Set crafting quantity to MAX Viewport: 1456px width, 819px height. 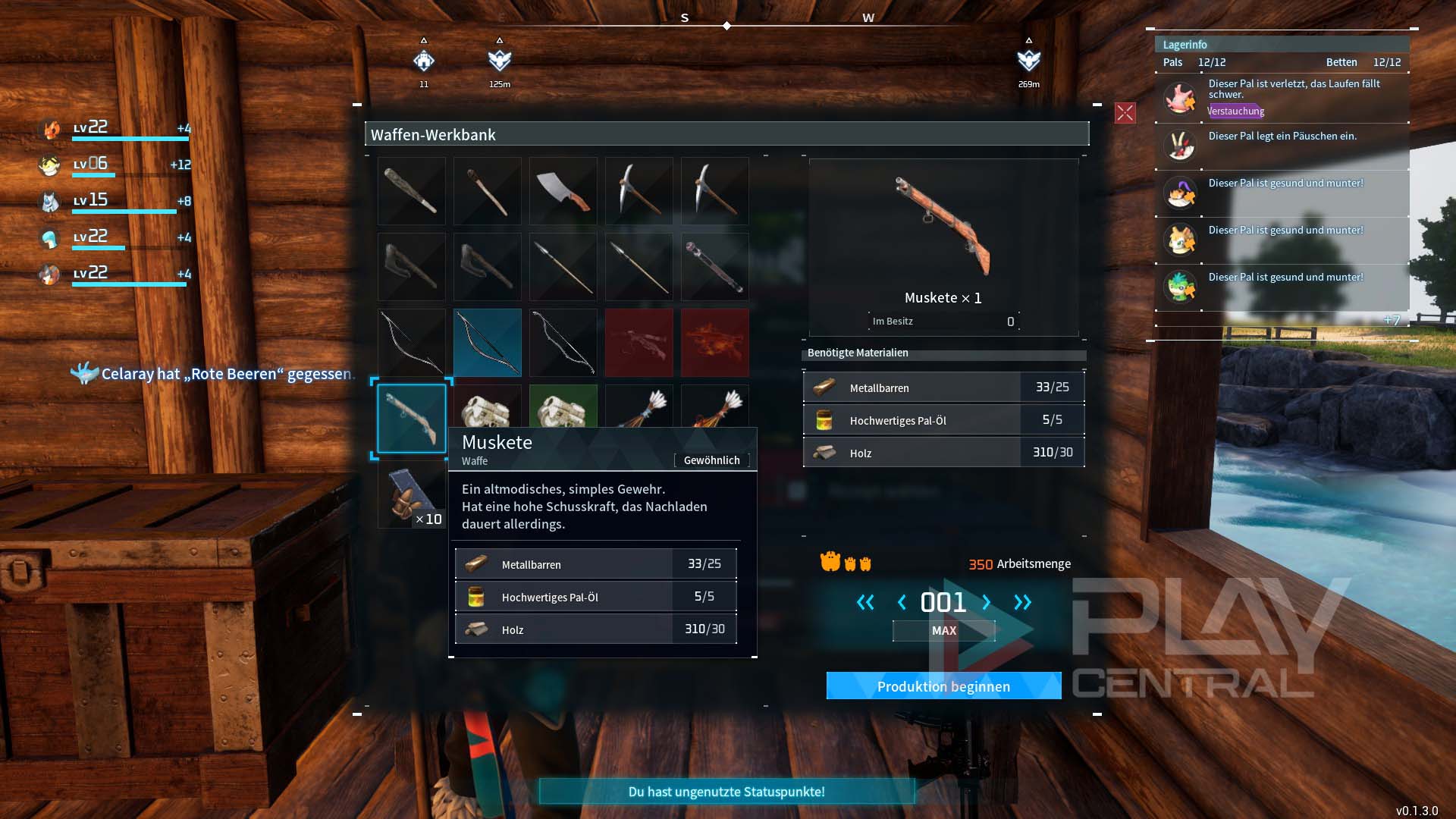943,631
